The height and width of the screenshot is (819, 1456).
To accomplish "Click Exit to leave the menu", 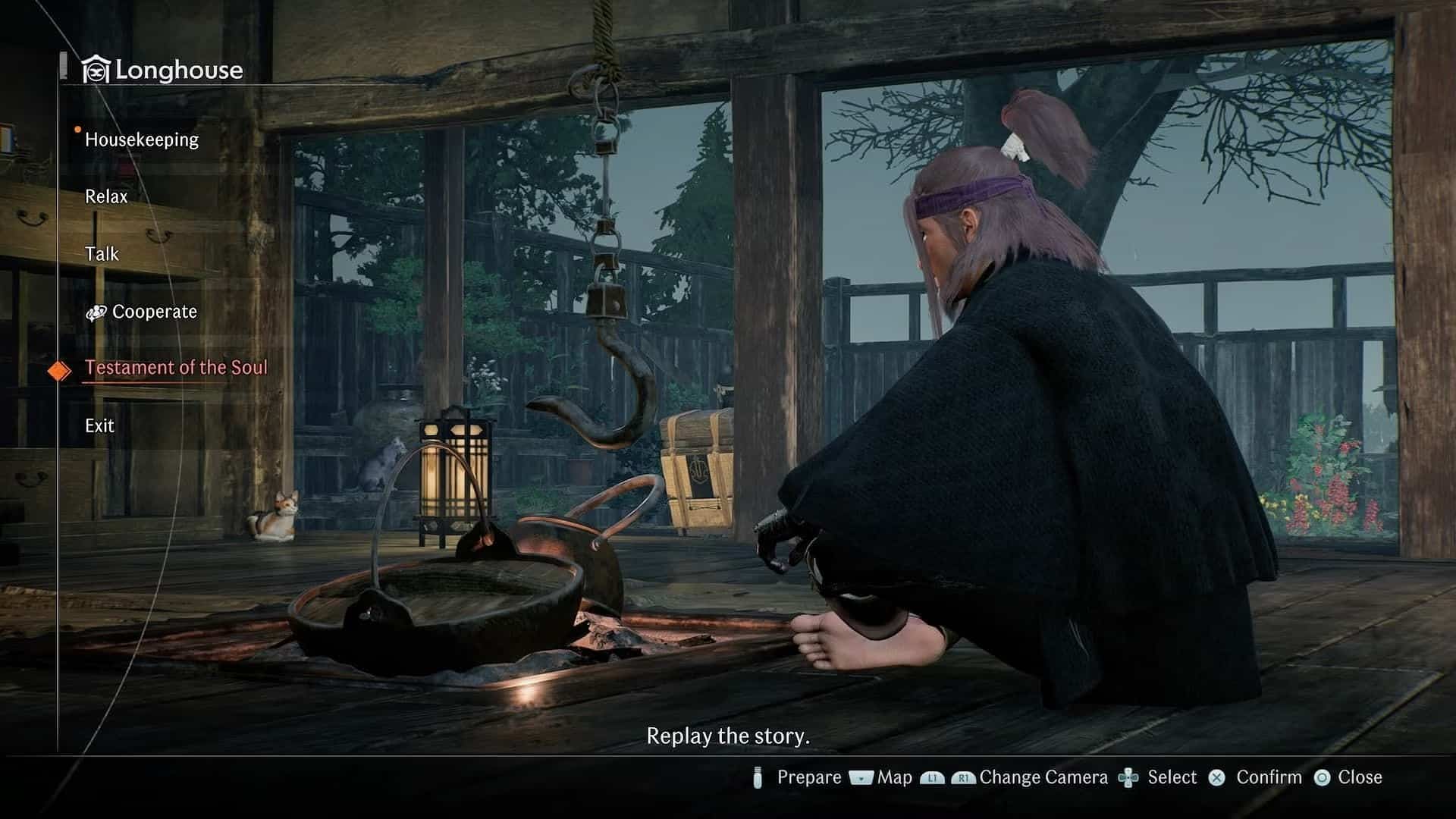I will click(99, 425).
